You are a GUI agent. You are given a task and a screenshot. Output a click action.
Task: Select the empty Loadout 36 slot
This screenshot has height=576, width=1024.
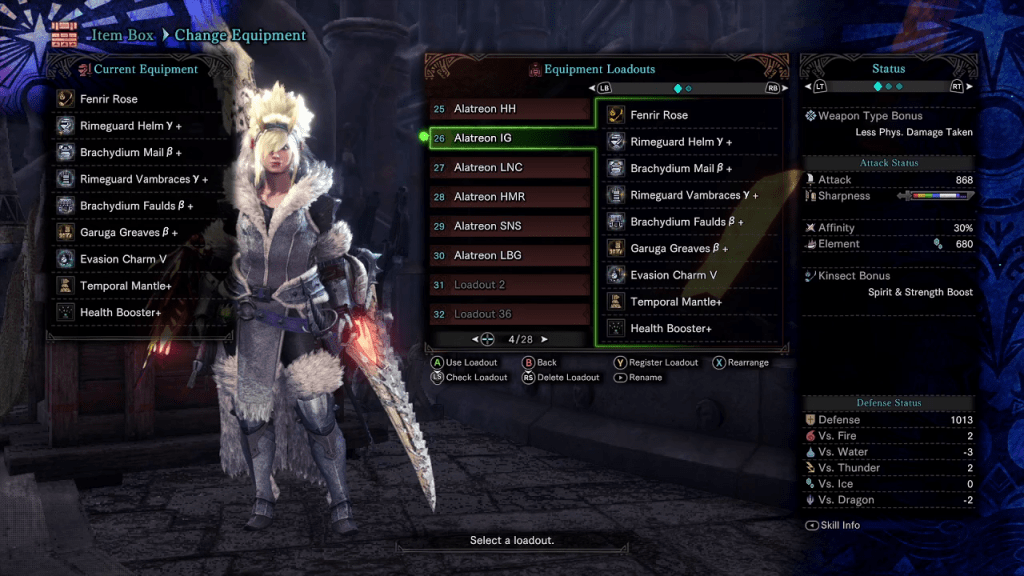coord(510,314)
